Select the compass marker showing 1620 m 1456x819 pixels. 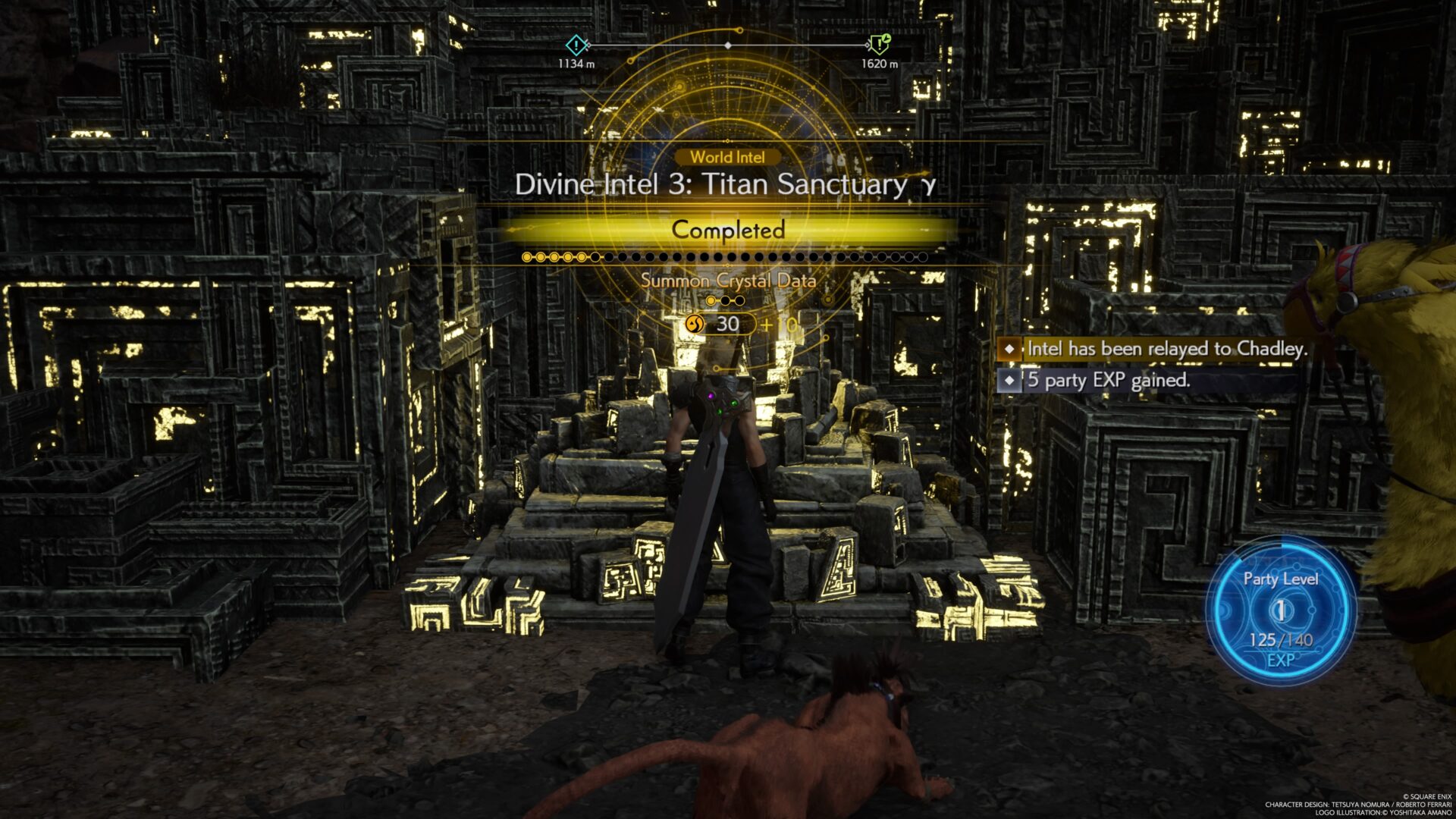(x=879, y=45)
